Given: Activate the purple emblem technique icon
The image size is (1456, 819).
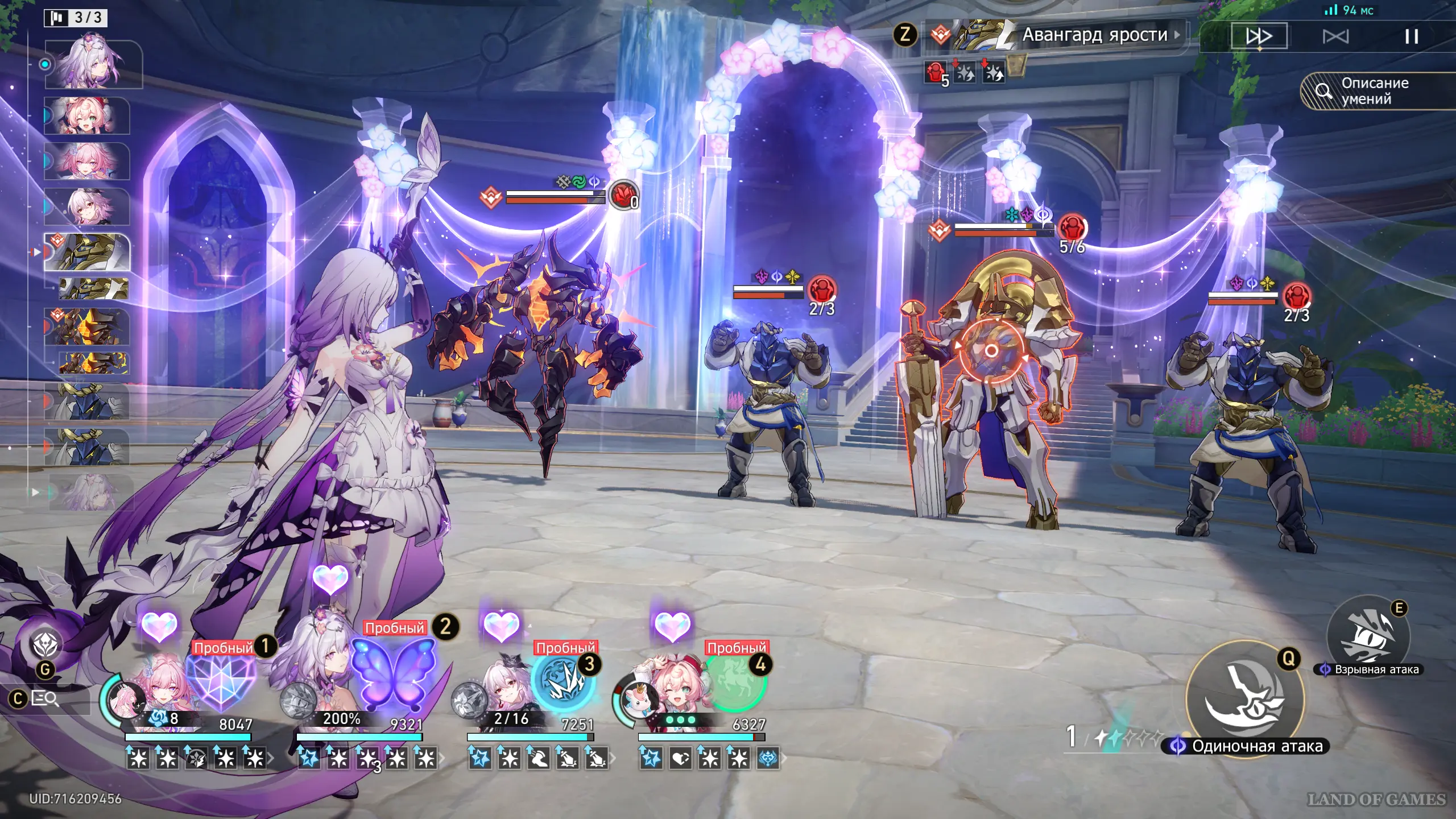Looking at the screenshot, I should click(x=45, y=644).
